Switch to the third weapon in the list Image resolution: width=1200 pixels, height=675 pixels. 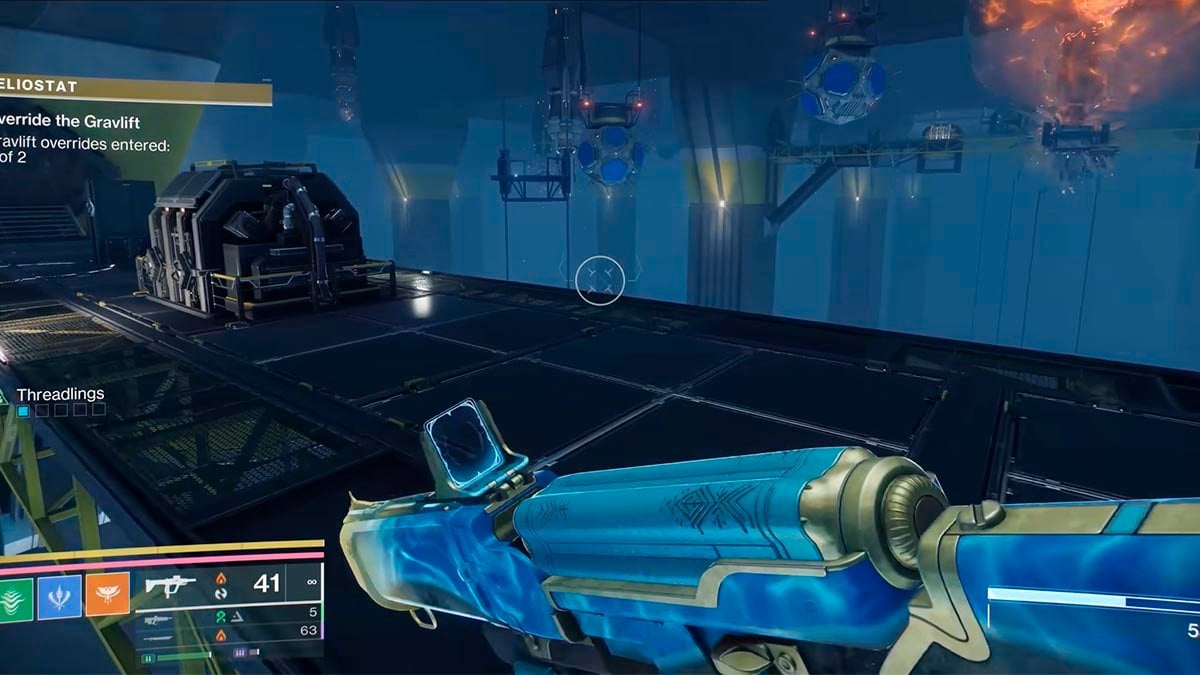tap(230, 631)
